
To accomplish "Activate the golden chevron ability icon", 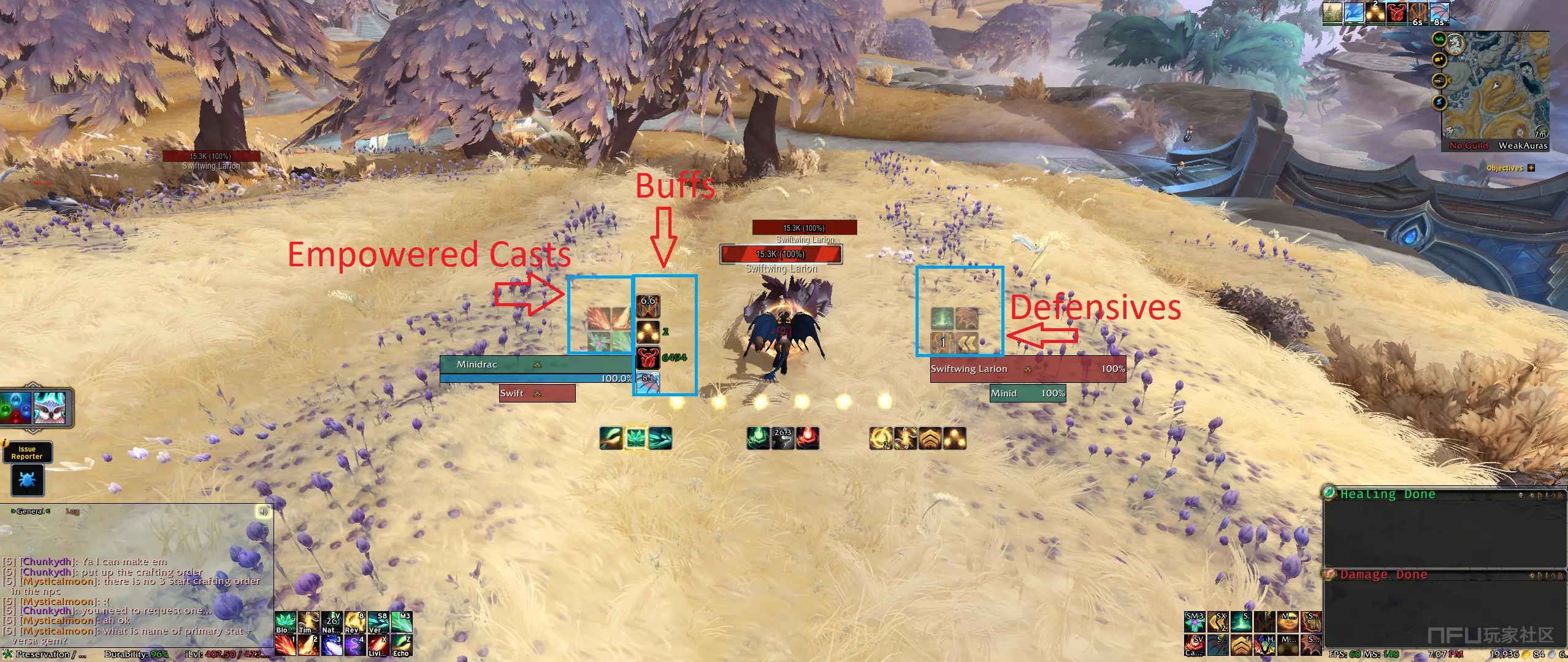I will pyautogui.click(x=930, y=438).
